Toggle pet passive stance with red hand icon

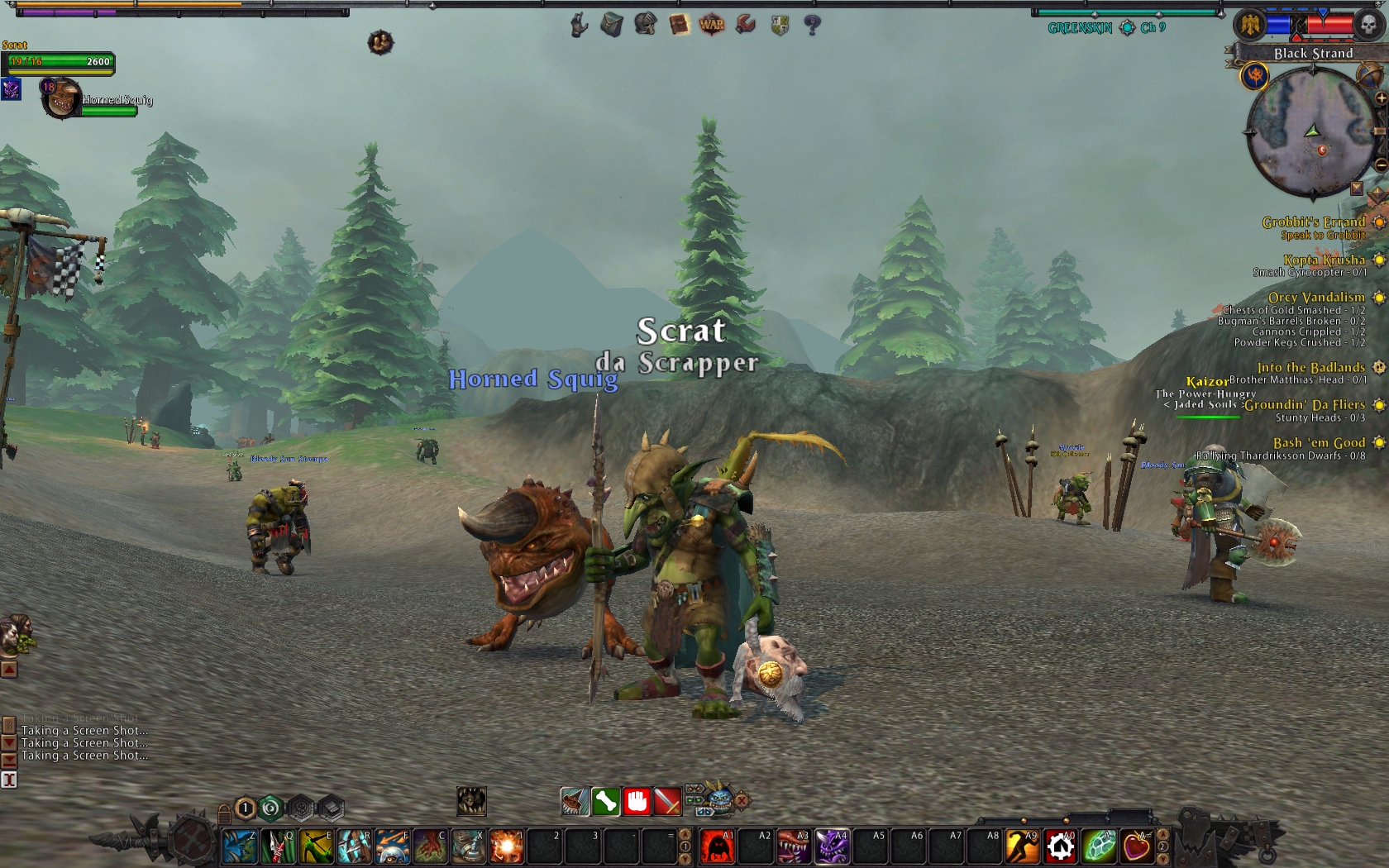(636, 803)
